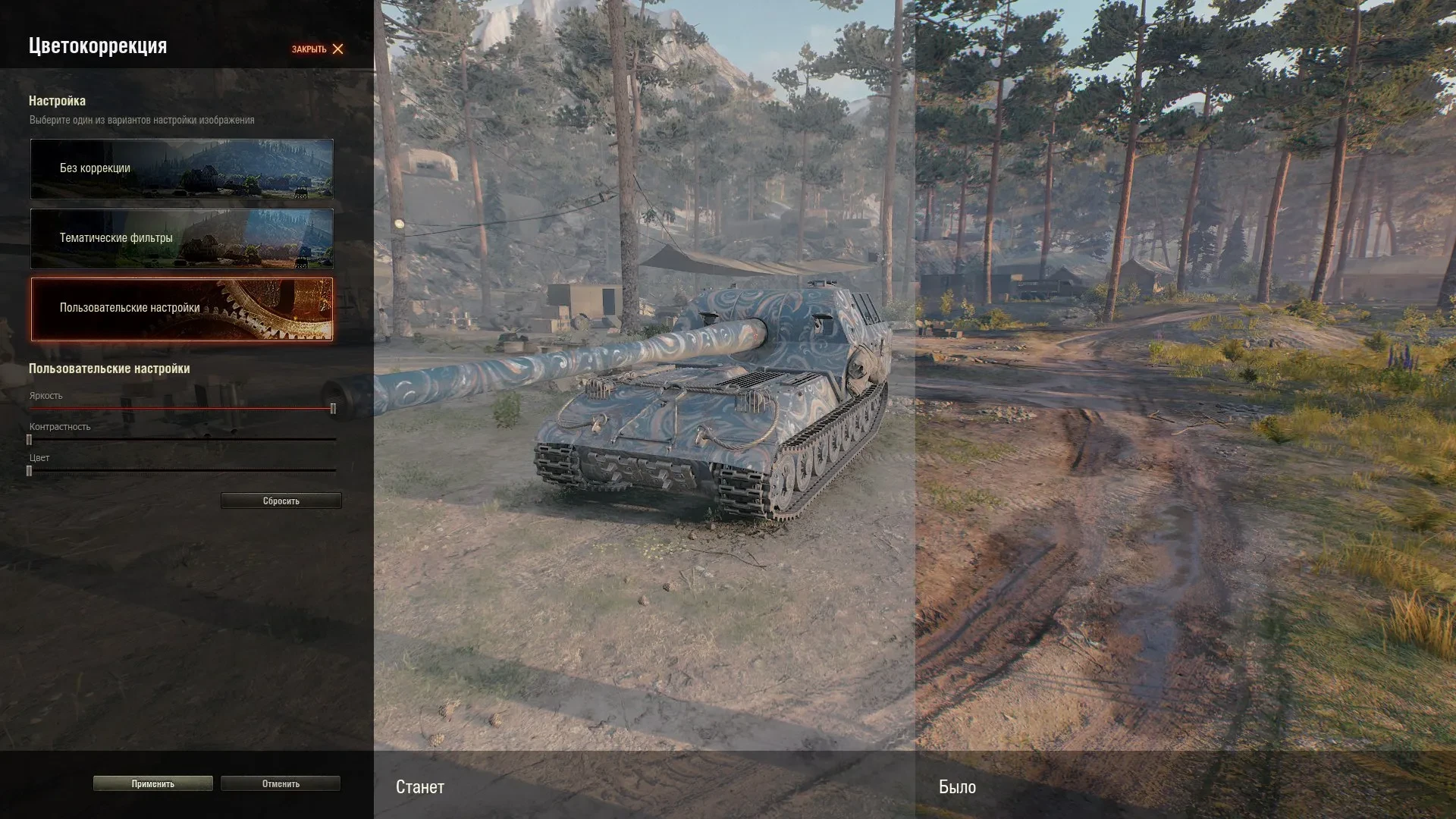This screenshot has width=1456, height=819.
Task: Click the Цвет slider track
Action: pyautogui.click(x=182, y=471)
